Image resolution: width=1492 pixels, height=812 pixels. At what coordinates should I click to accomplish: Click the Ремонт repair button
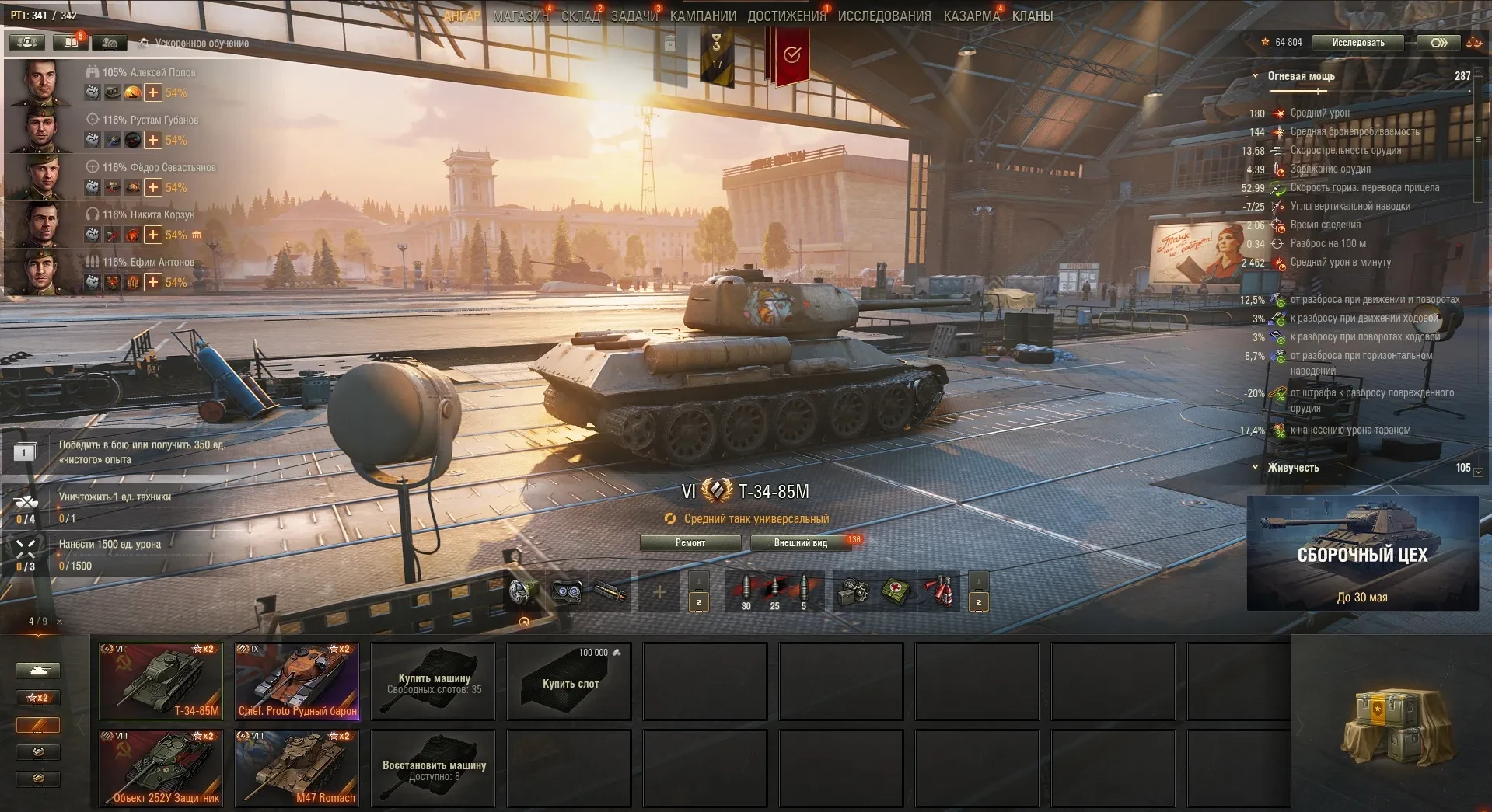[x=690, y=543]
